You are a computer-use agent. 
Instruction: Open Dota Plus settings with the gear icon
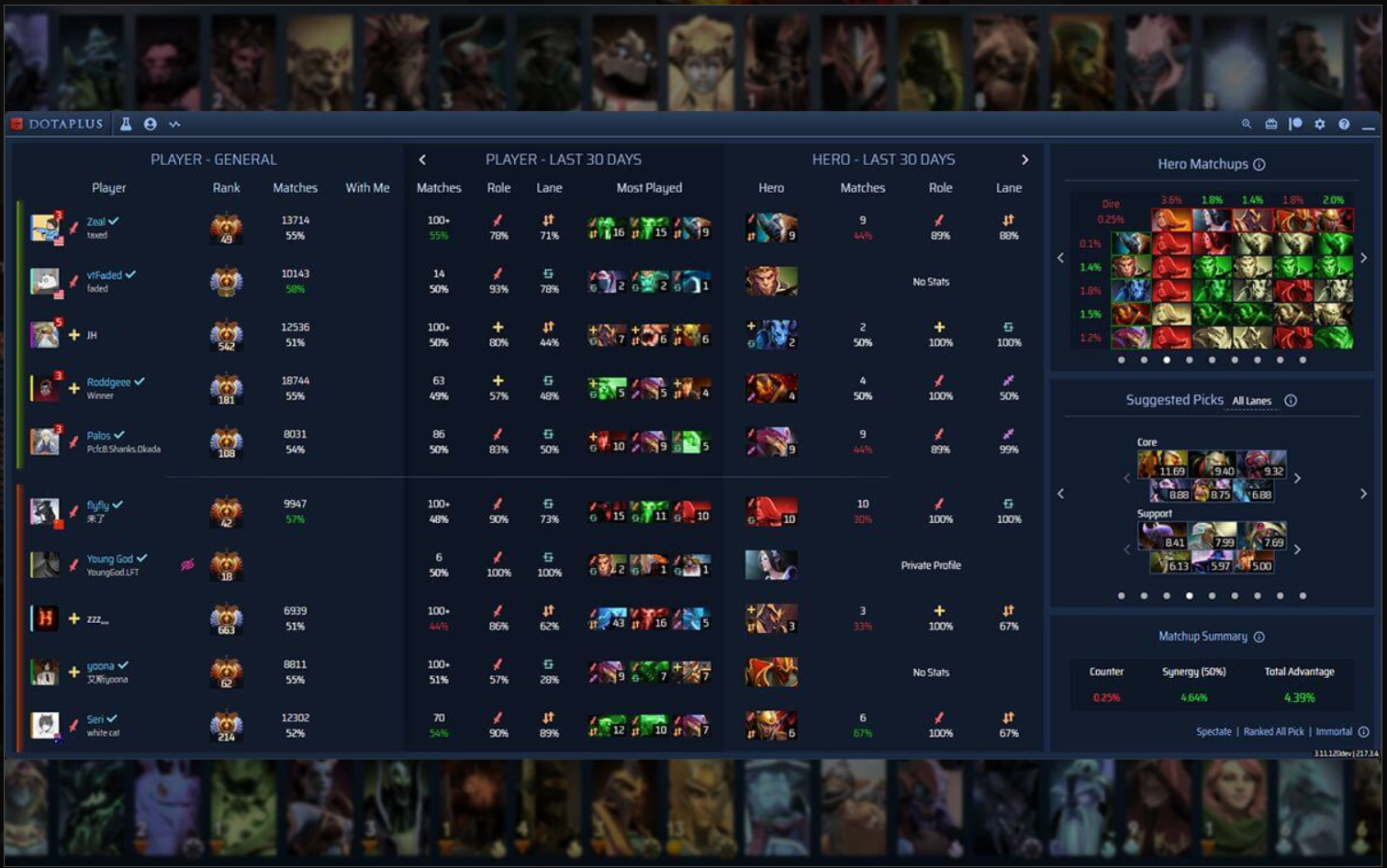point(1320,123)
